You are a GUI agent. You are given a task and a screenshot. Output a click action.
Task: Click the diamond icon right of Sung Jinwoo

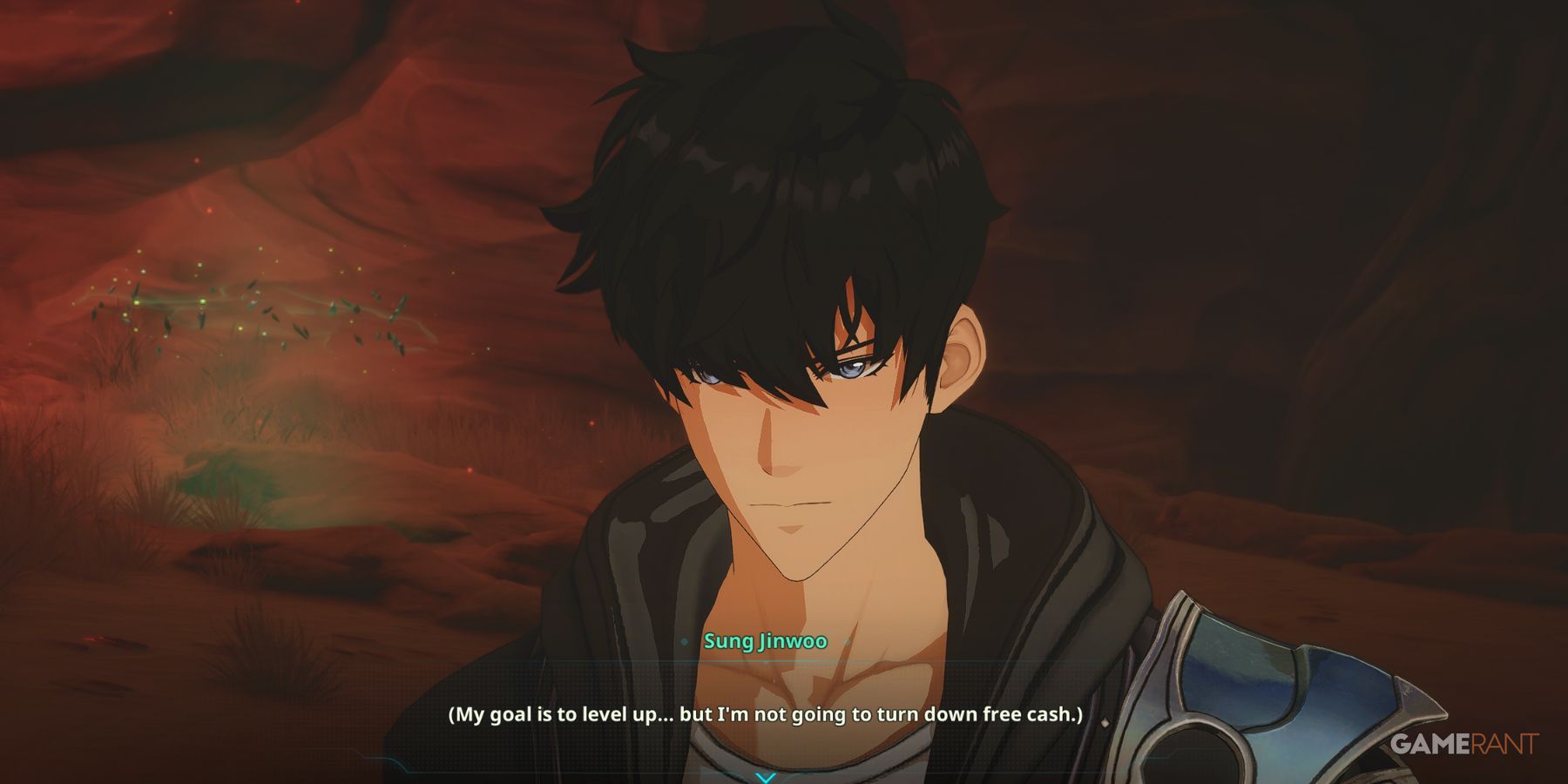coord(848,640)
